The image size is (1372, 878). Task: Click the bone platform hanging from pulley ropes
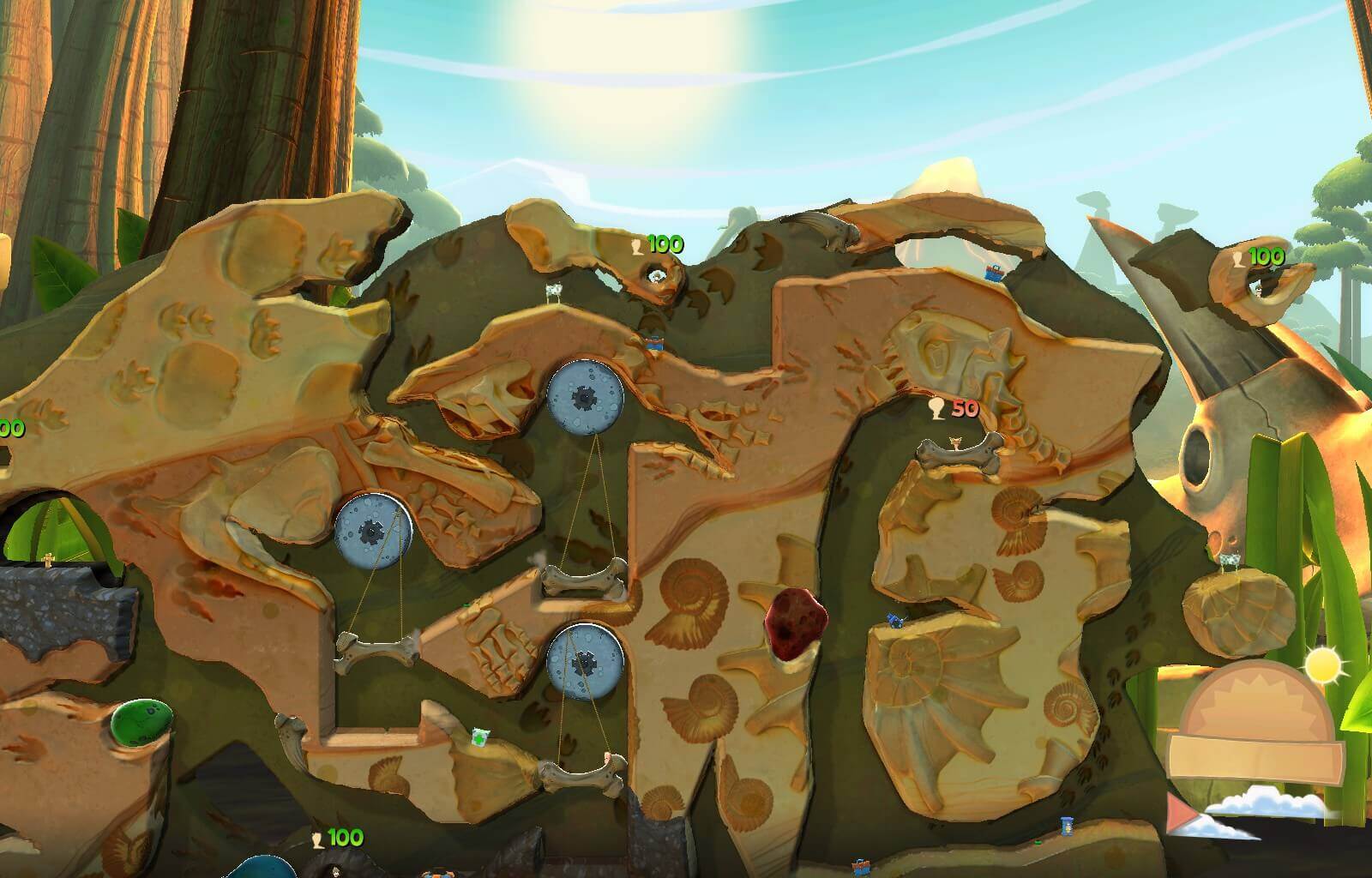click(x=373, y=647)
